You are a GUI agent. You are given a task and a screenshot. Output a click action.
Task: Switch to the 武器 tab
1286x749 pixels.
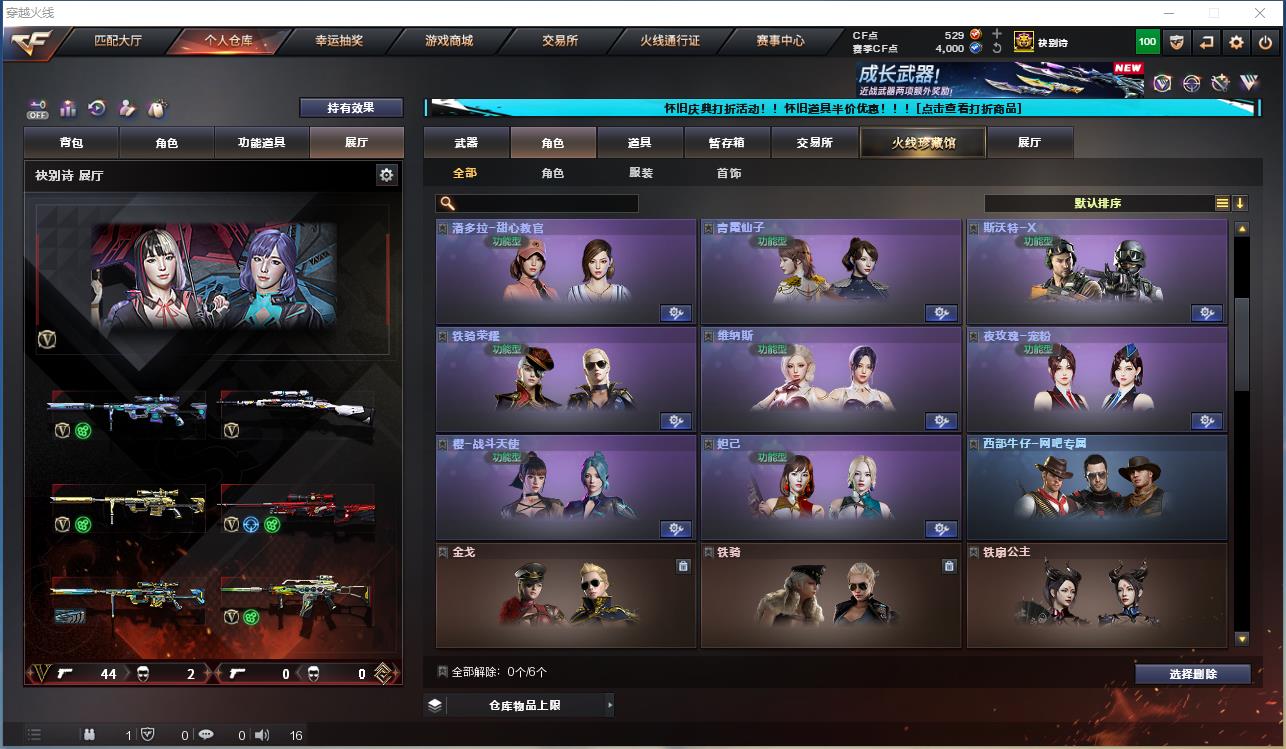point(466,143)
